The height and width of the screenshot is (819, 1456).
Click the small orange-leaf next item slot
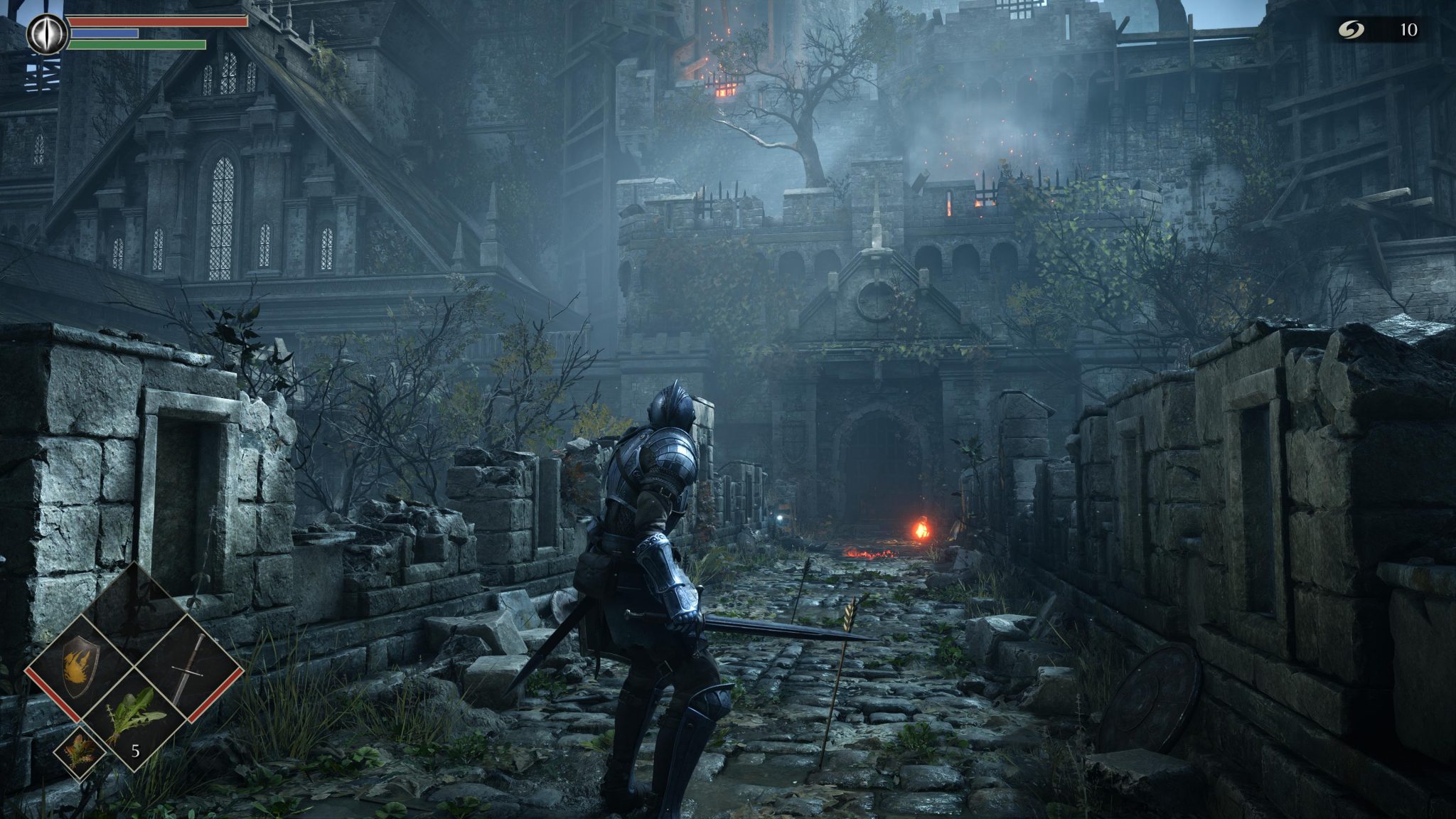click(79, 750)
